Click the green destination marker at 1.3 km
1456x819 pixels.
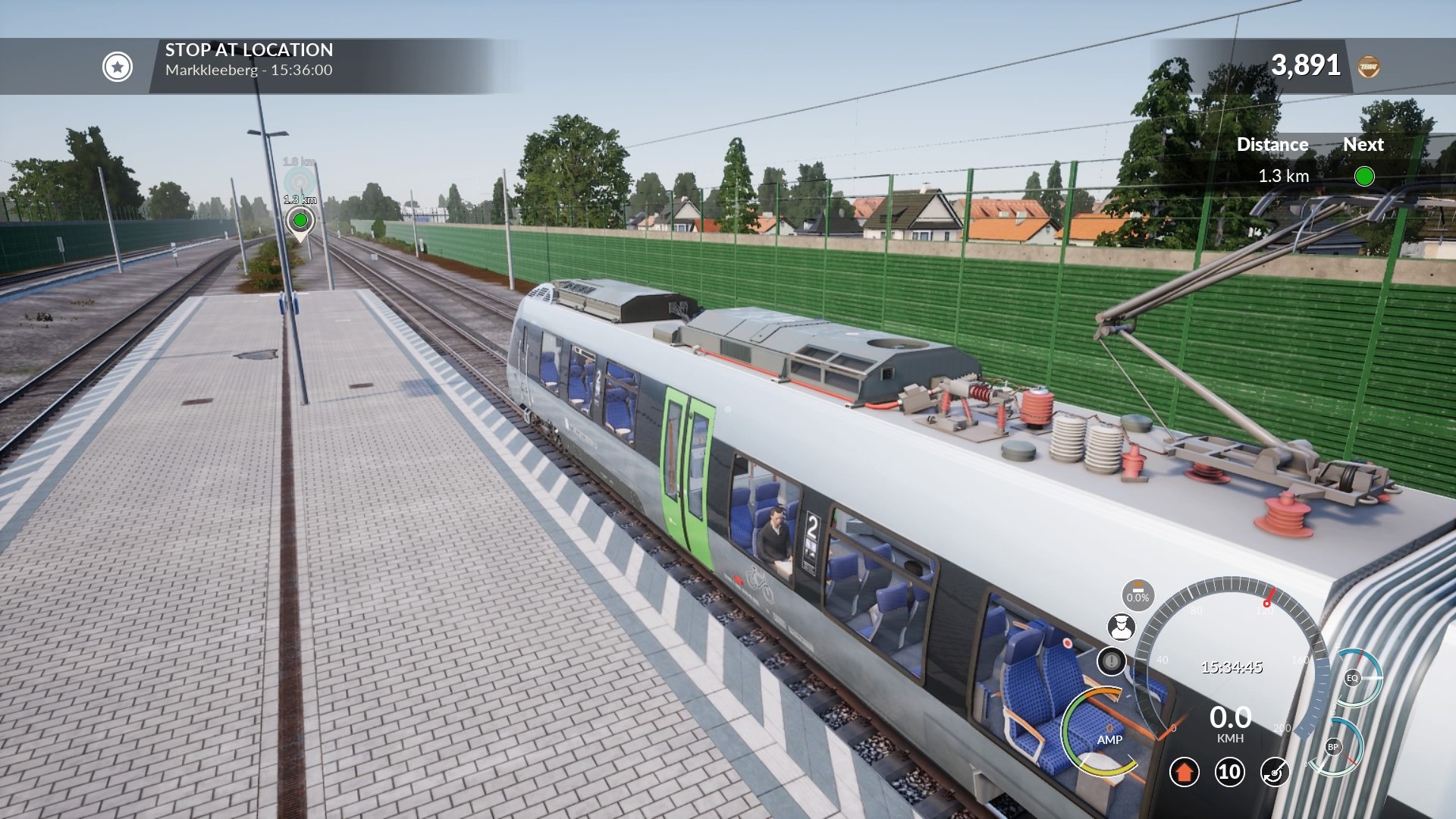point(301,221)
